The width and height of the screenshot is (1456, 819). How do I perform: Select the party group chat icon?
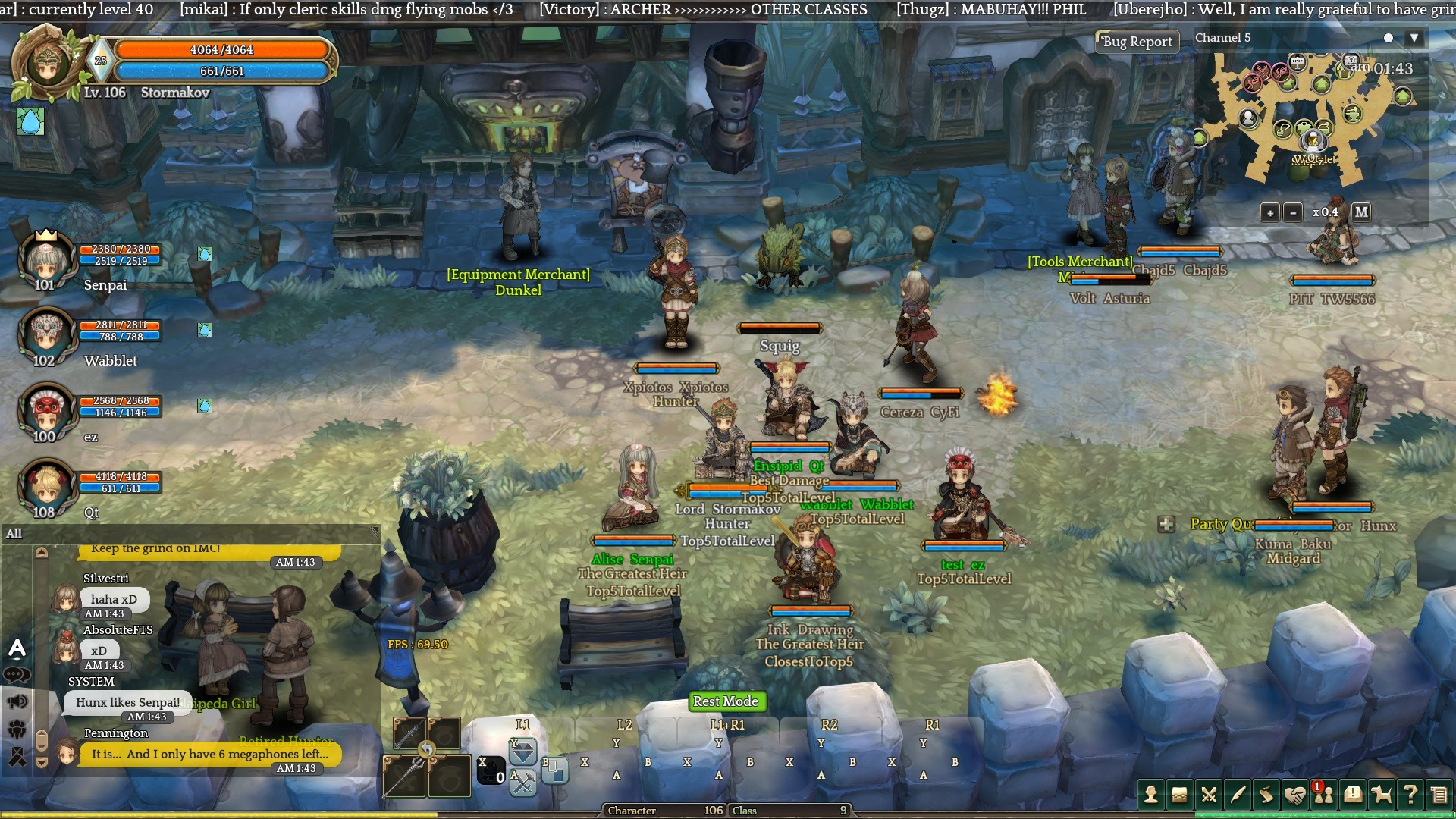(x=17, y=730)
